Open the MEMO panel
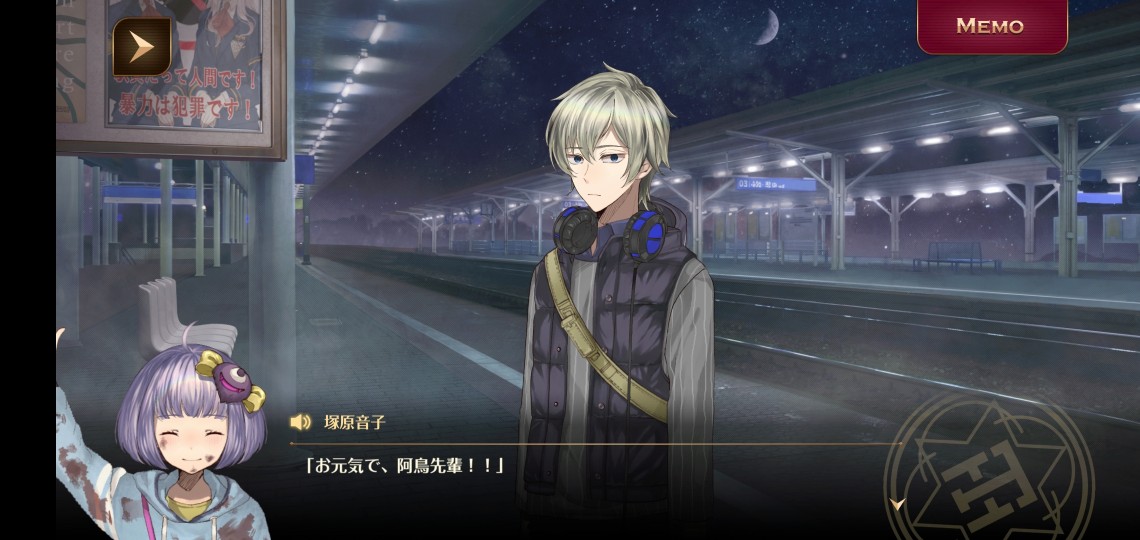 point(991,26)
